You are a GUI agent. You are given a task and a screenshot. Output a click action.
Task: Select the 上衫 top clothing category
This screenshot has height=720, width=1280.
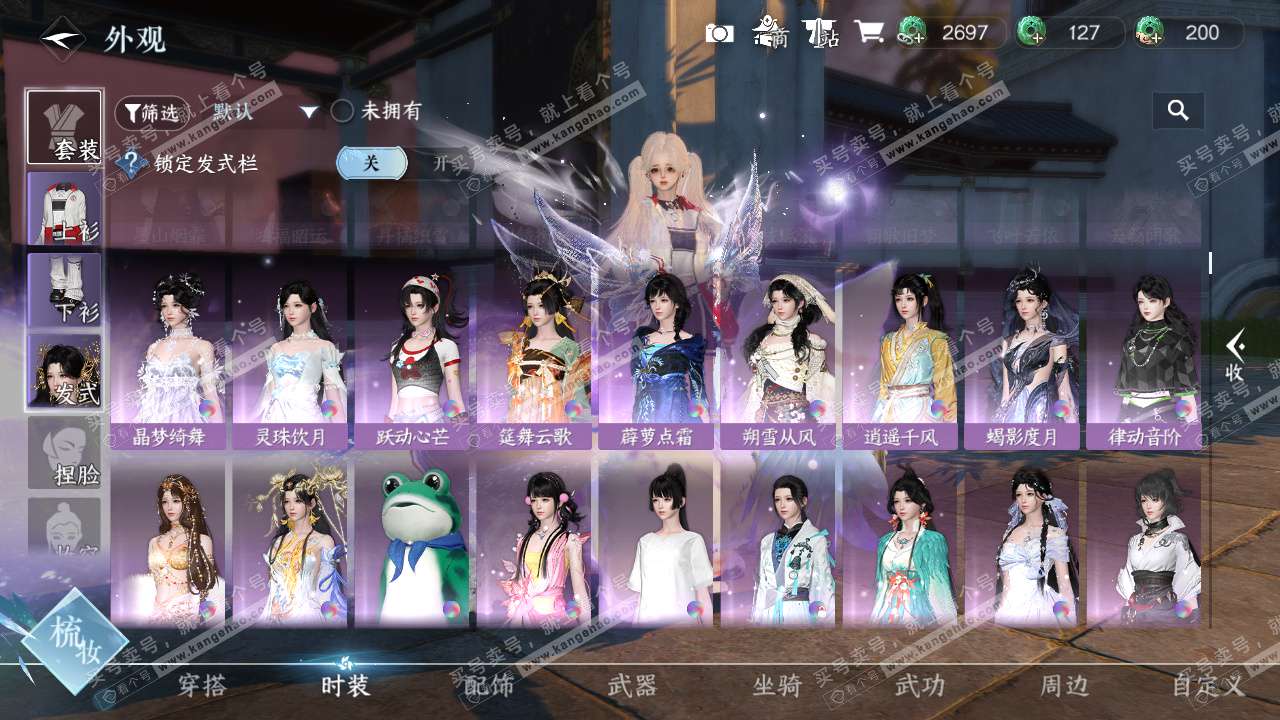click(64, 209)
